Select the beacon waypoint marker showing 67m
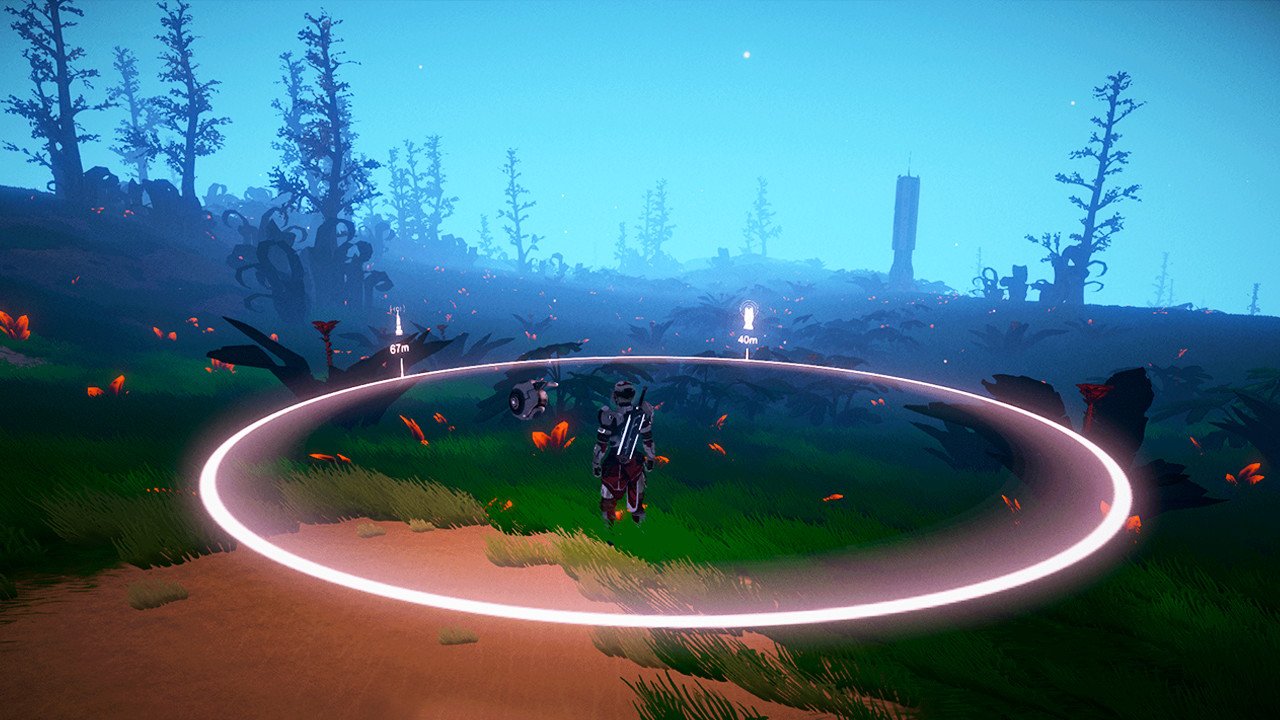This screenshot has height=720, width=1280. click(398, 324)
